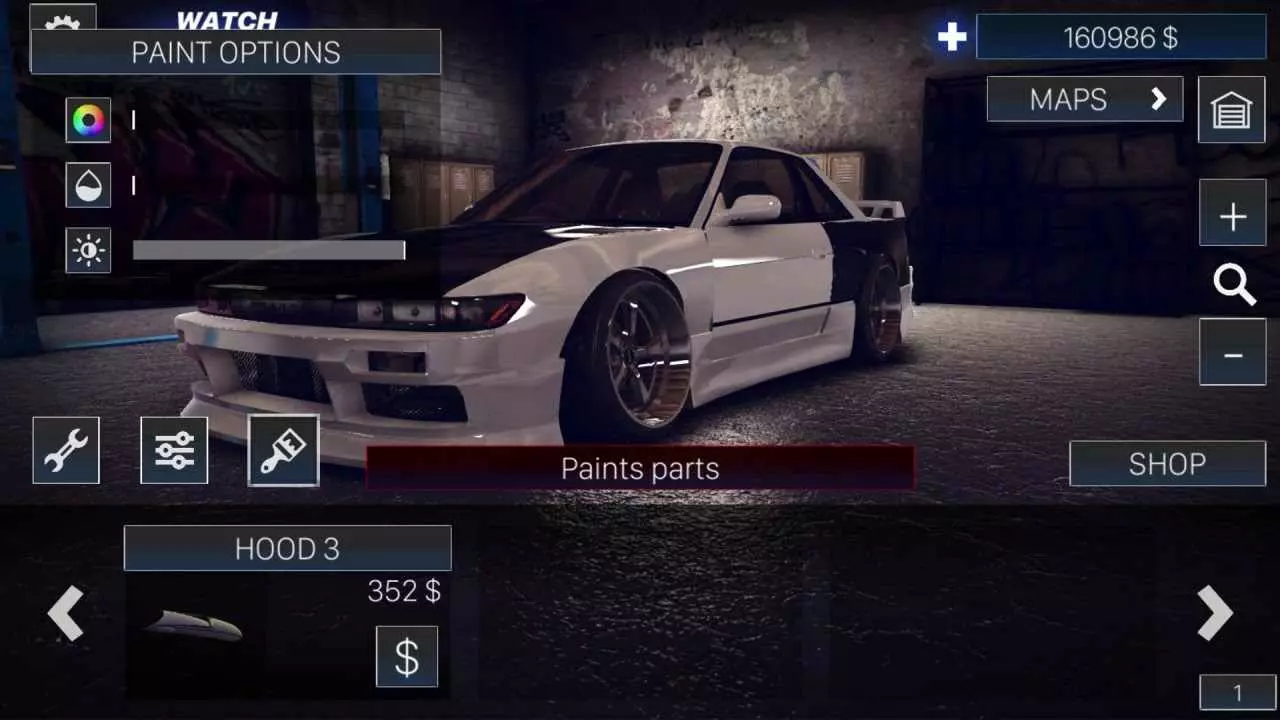Image resolution: width=1280 pixels, height=720 pixels.
Task: Toggle the Paints parts mode
Action: tap(640, 467)
